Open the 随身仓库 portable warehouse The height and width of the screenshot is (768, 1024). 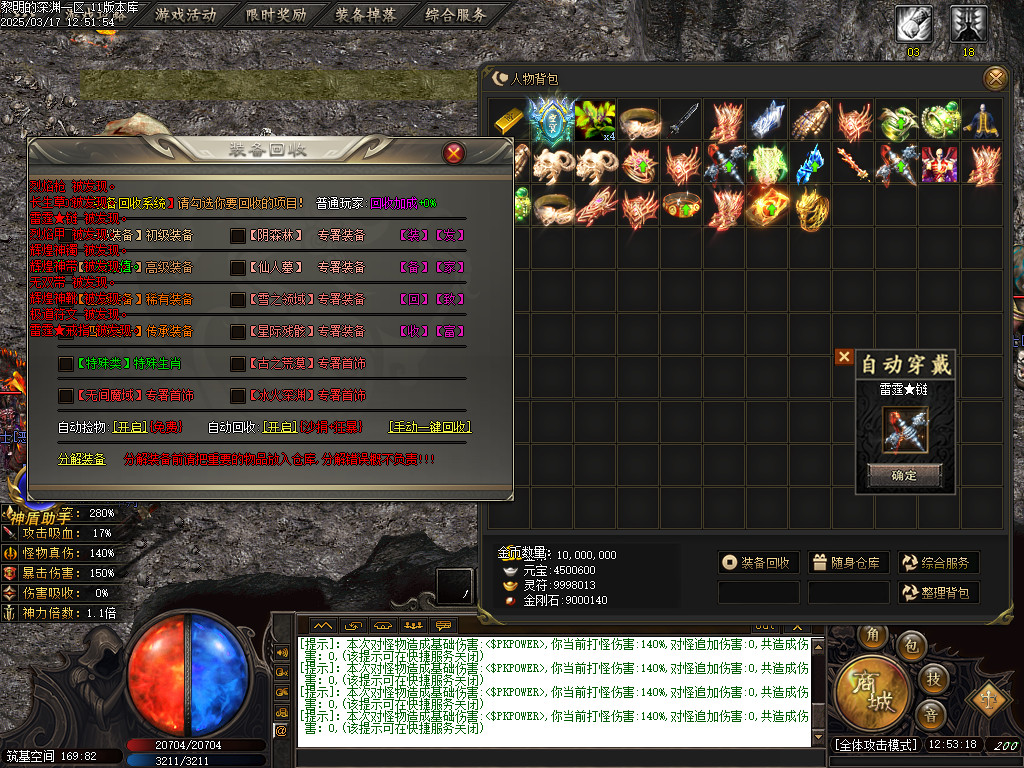(847, 563)
